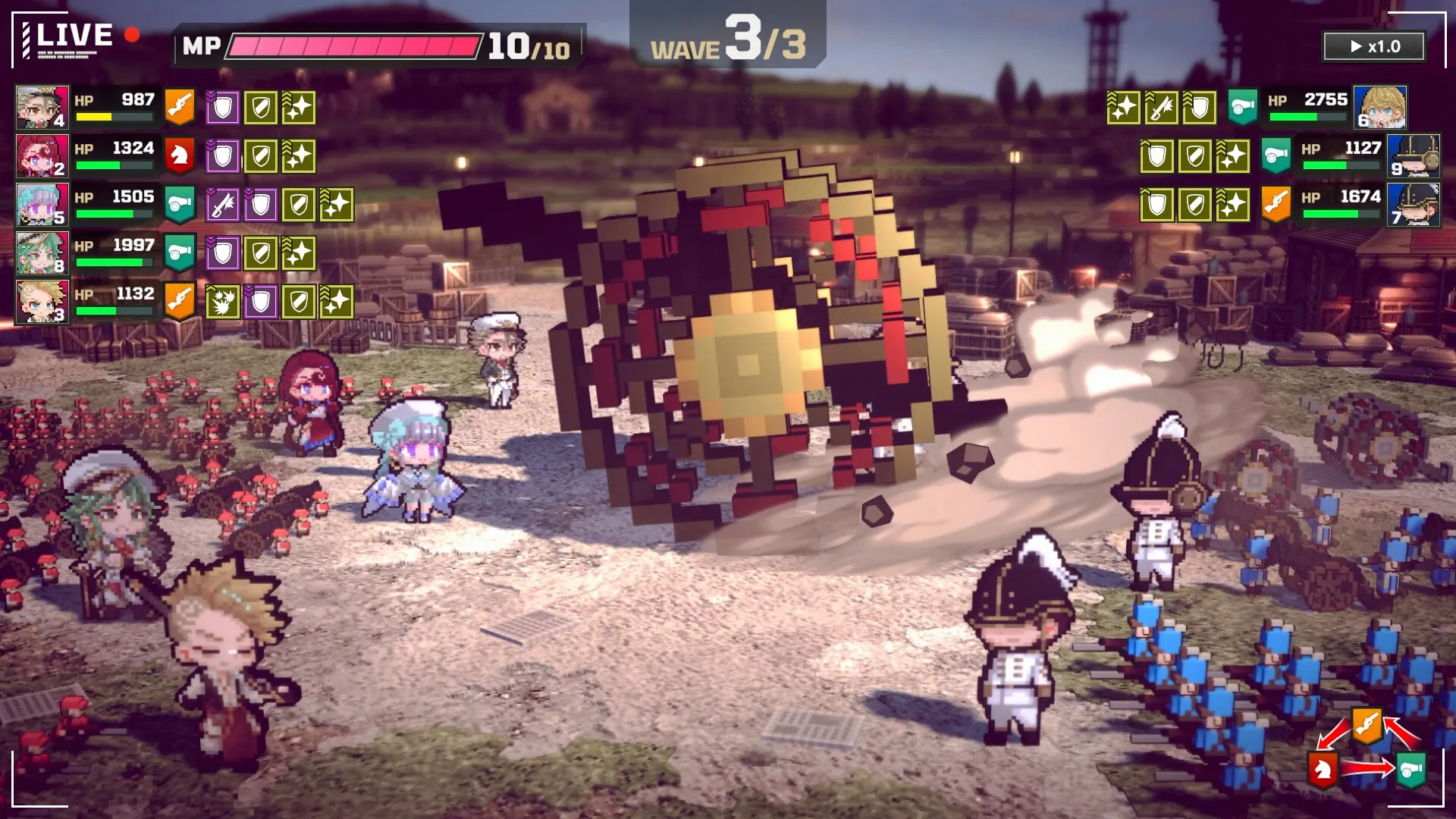Select the blond ally portrait with HP 1132
Screen dimensions: 1456x819
point(42,302)
